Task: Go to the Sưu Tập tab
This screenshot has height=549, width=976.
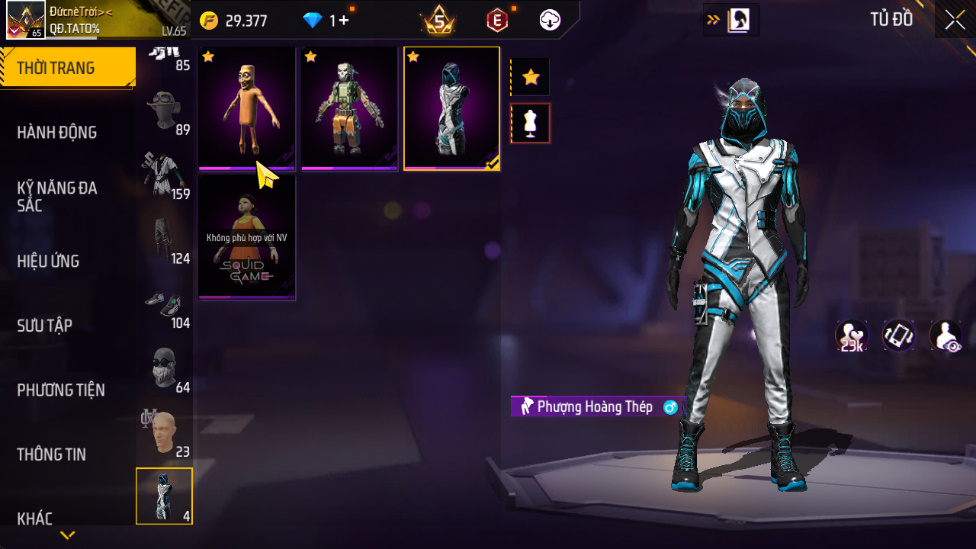Action: (x=45, y=325)
